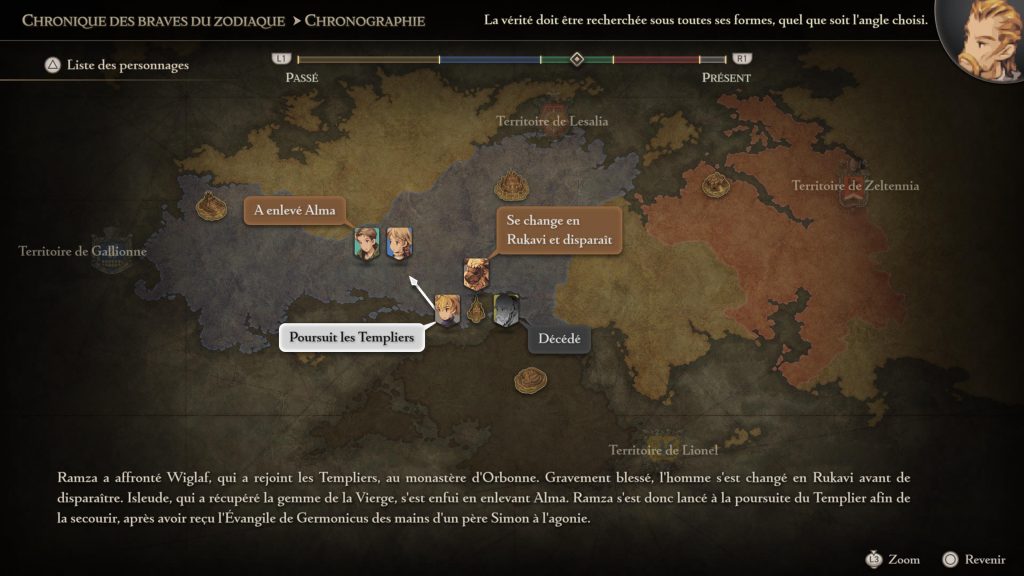Click the "Poursuit les Templiers" label
Screen dimensions: 1024x576
tap(351, 338)
